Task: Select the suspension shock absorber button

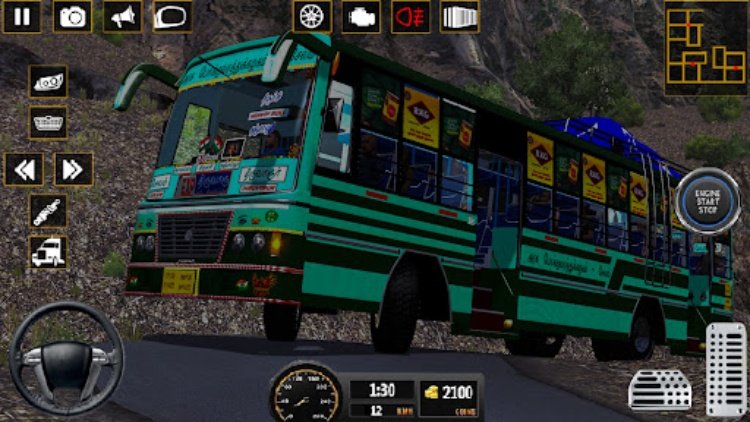Action: [x=48, y=211]
